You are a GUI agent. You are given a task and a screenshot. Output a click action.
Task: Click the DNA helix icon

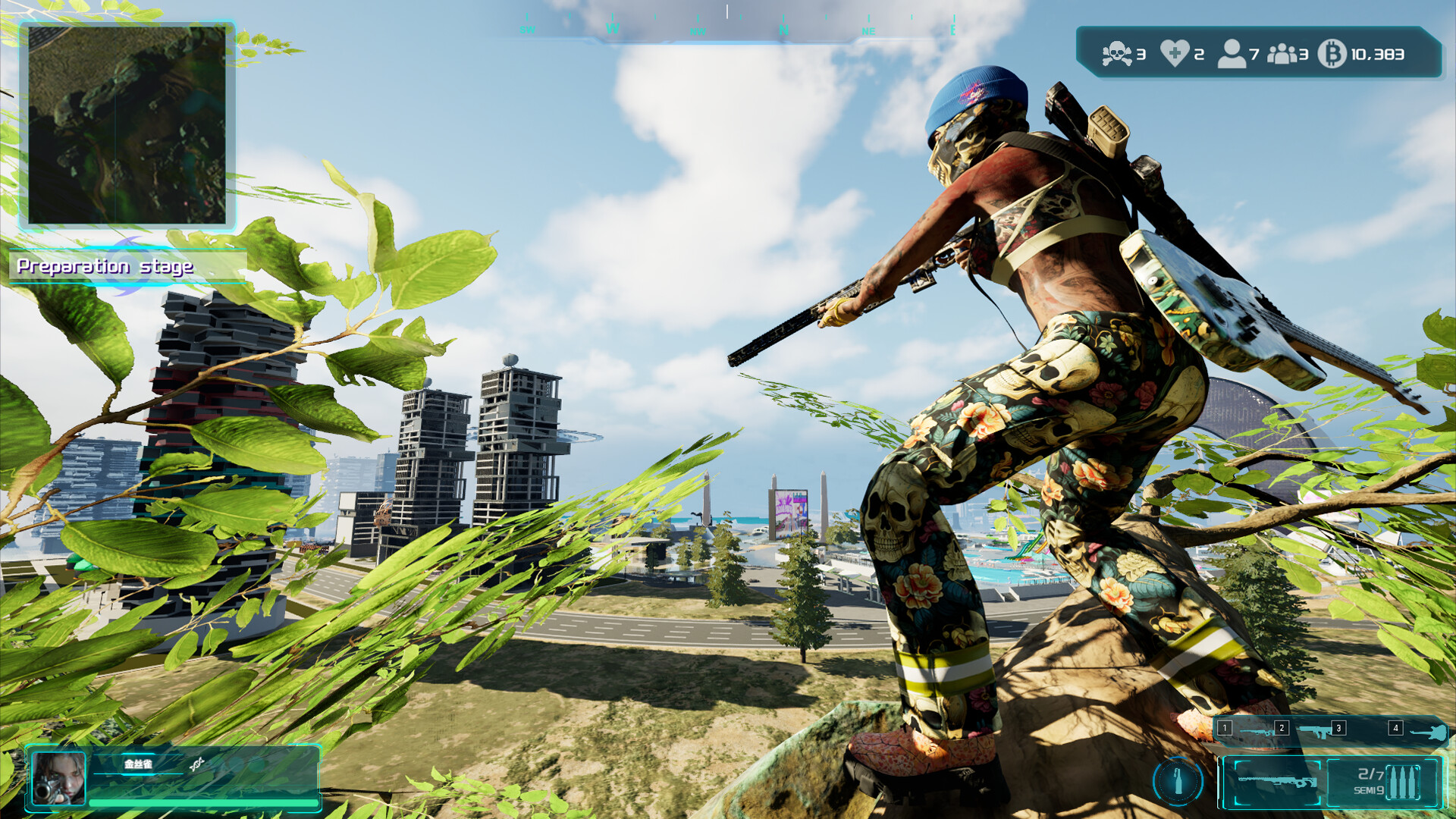(x=197, y=764)
